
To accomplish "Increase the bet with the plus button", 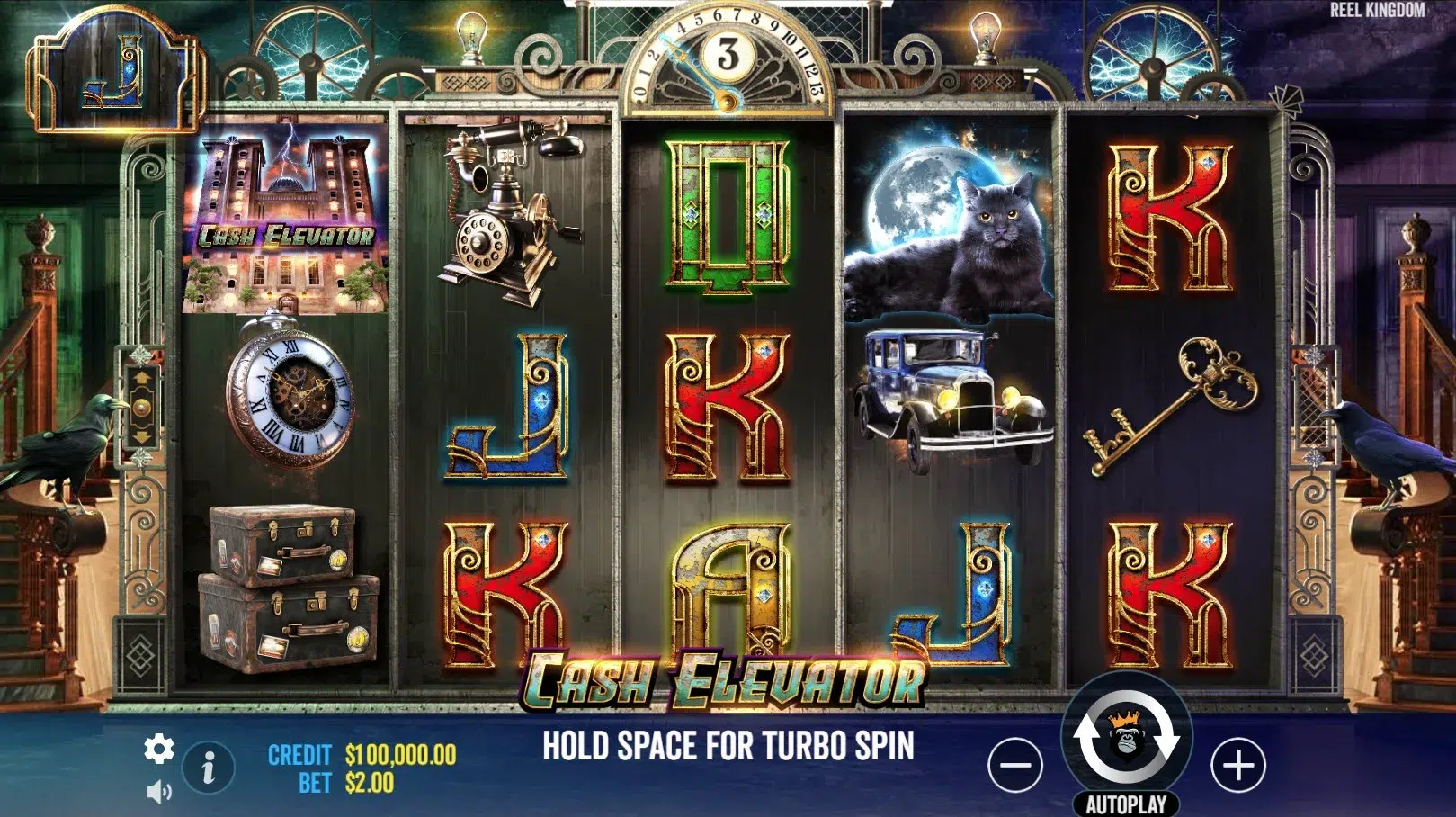I will (x=1237, y=766).
